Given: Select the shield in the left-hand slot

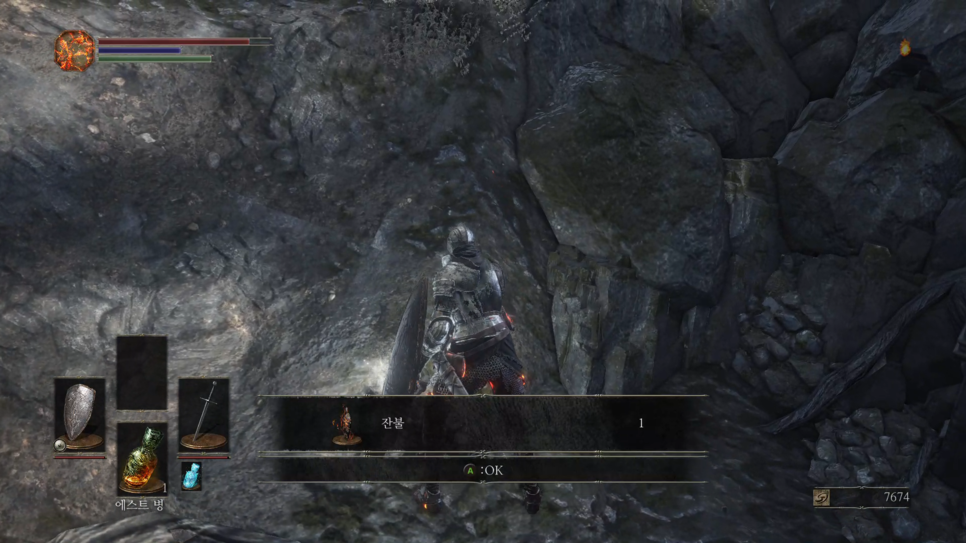Looking at the screenshot, I should point(79,413).
